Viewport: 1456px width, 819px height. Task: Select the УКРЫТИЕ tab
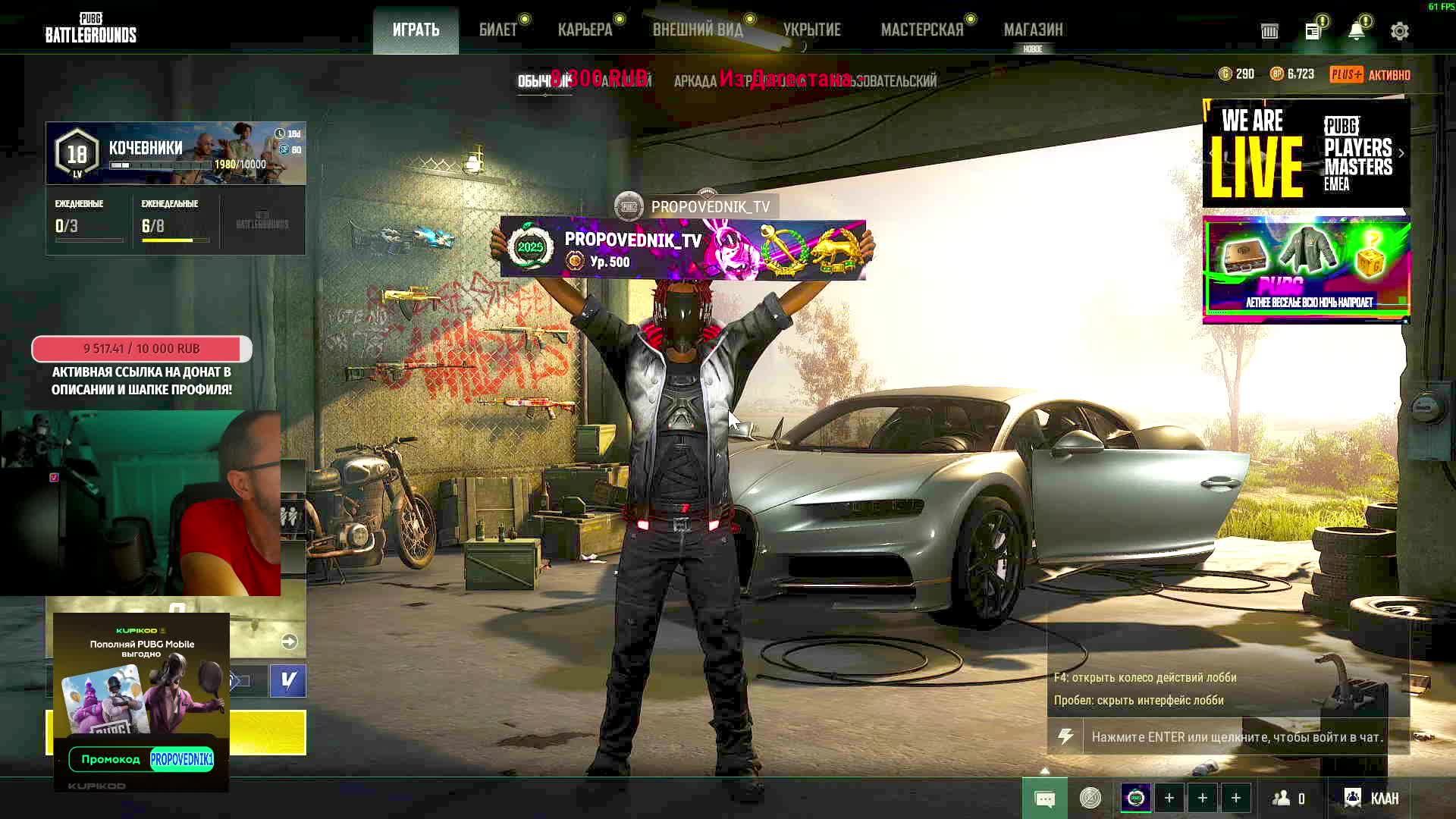pos(811,30)
